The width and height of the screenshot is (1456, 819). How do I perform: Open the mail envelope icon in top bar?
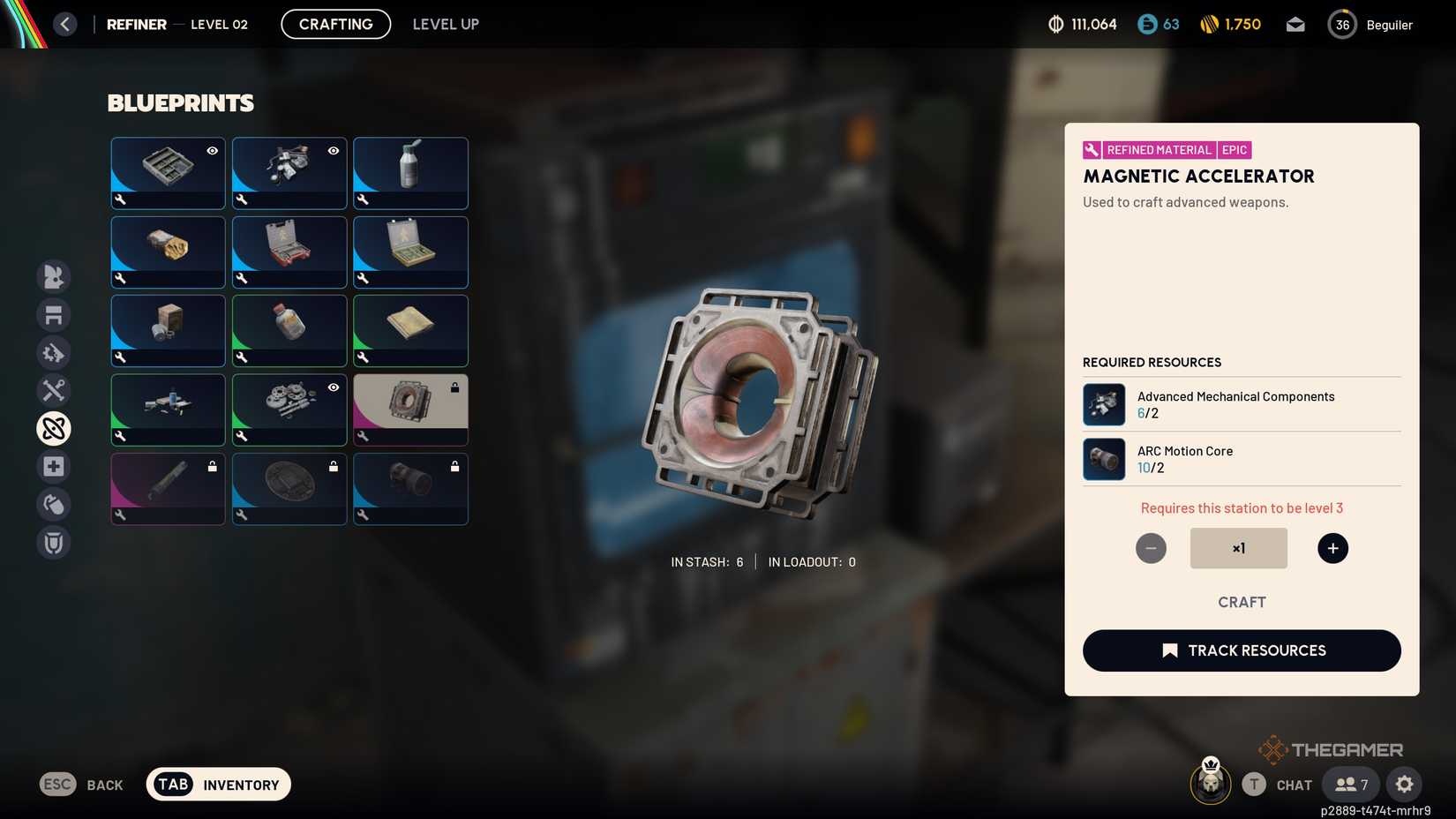1295,24
